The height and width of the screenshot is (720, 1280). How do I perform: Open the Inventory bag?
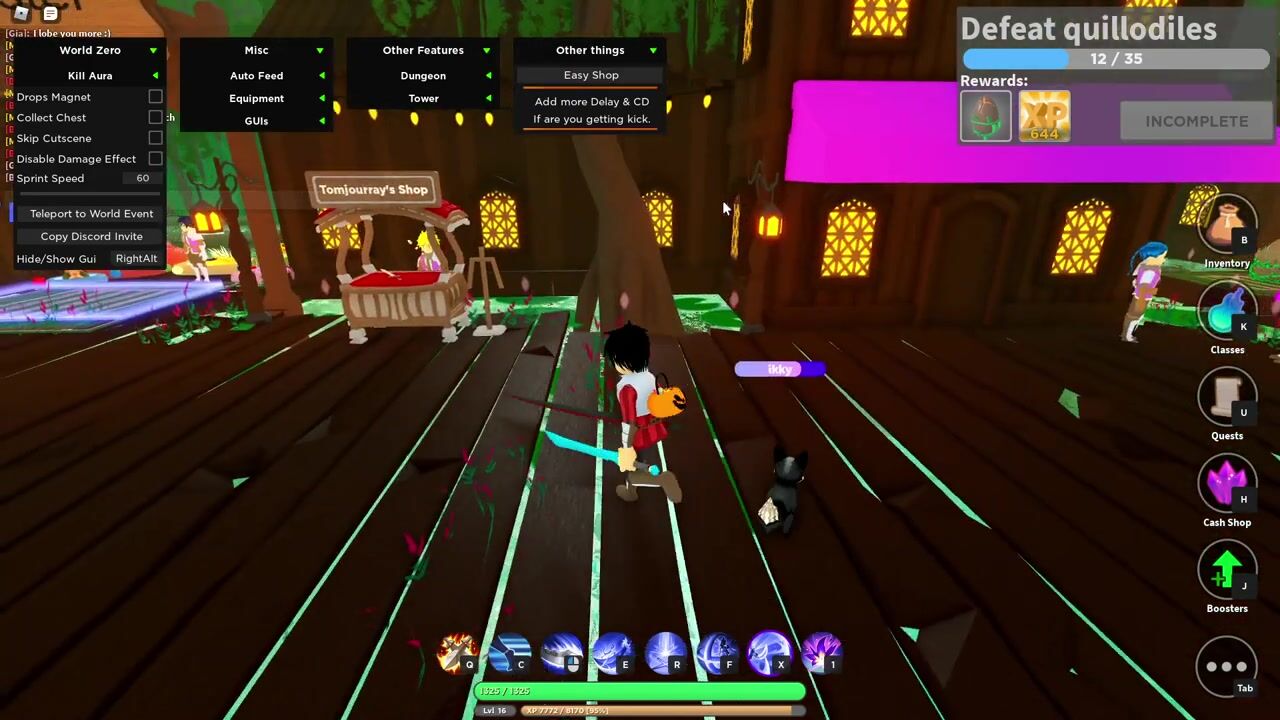click(1226, 227)
